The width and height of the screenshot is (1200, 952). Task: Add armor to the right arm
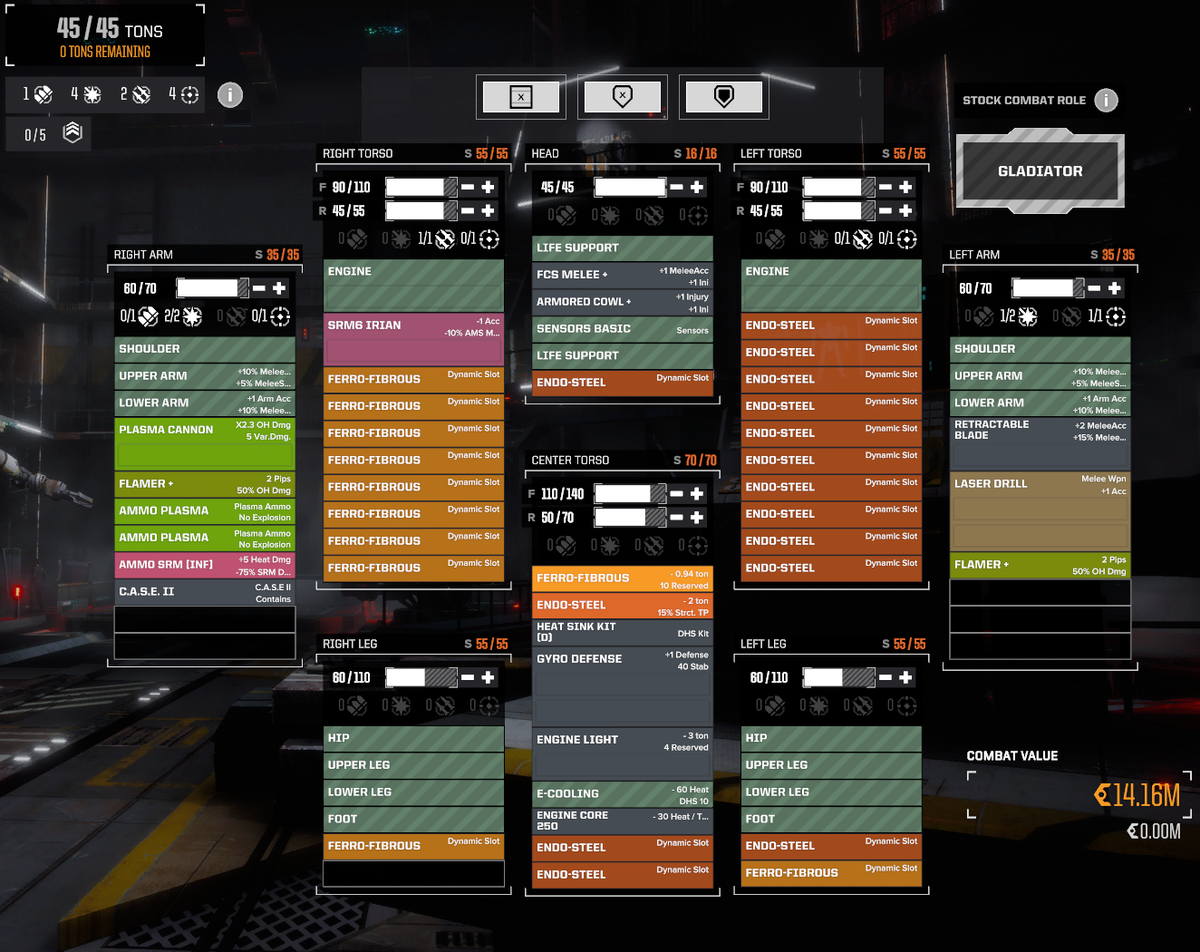click(x=279, y=288)
